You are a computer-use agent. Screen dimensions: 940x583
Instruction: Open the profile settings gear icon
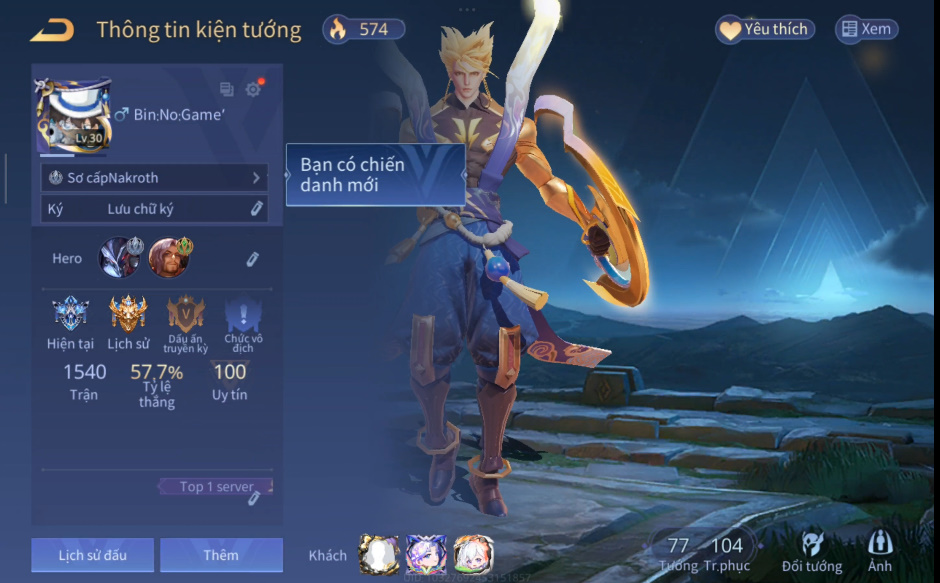coord(253,89)
